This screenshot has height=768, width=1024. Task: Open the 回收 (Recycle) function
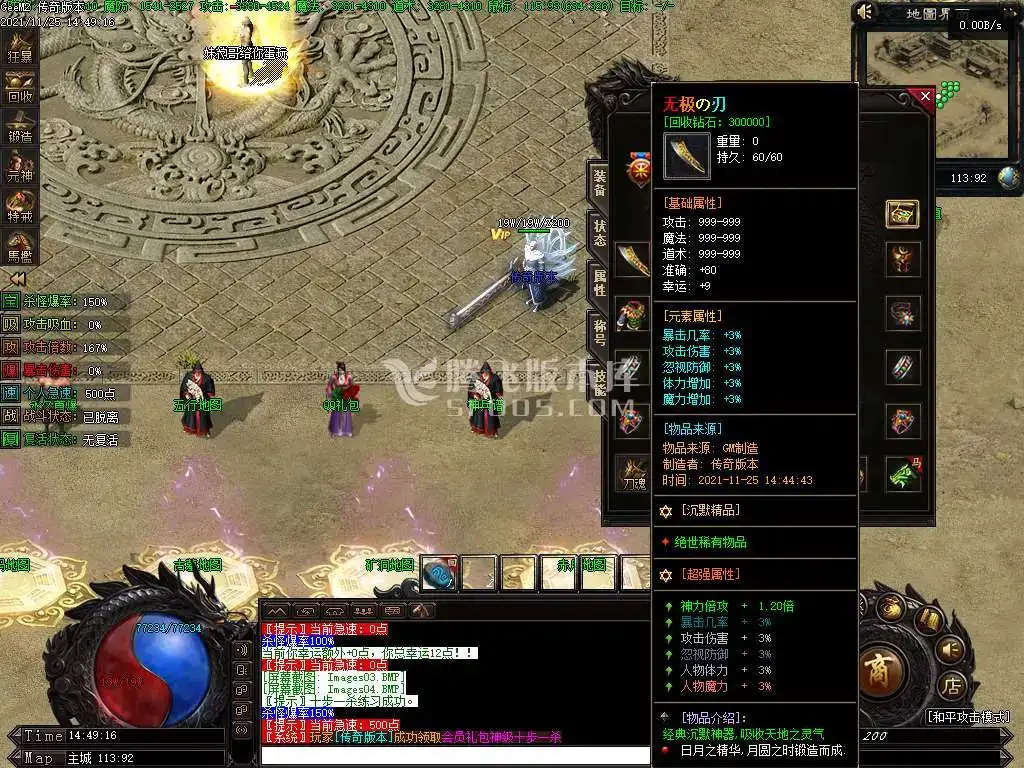point(20,89)
